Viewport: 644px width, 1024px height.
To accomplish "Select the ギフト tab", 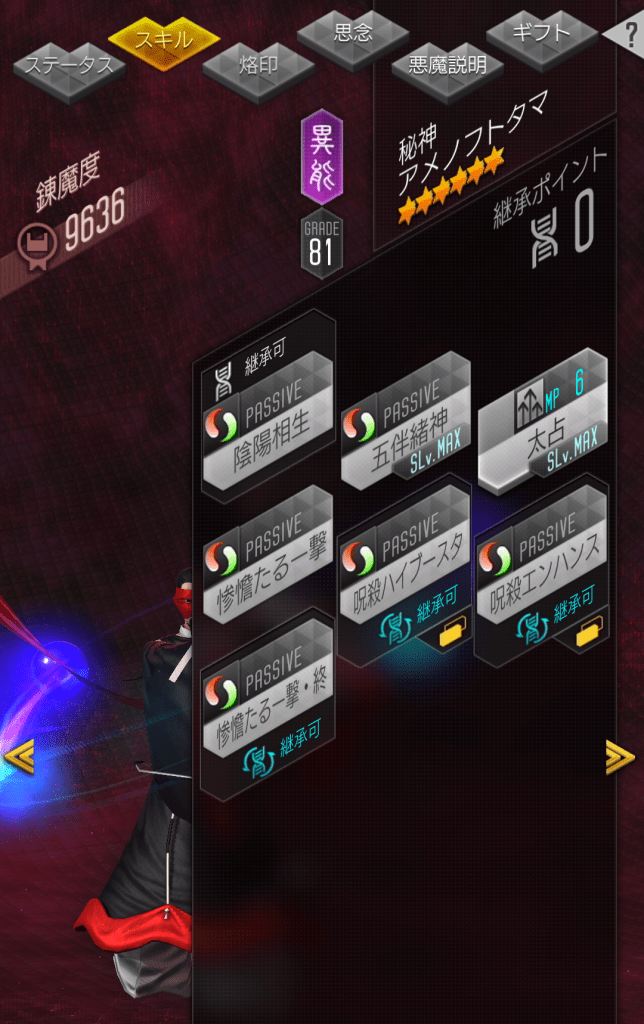I will click(x=541, y=33).
